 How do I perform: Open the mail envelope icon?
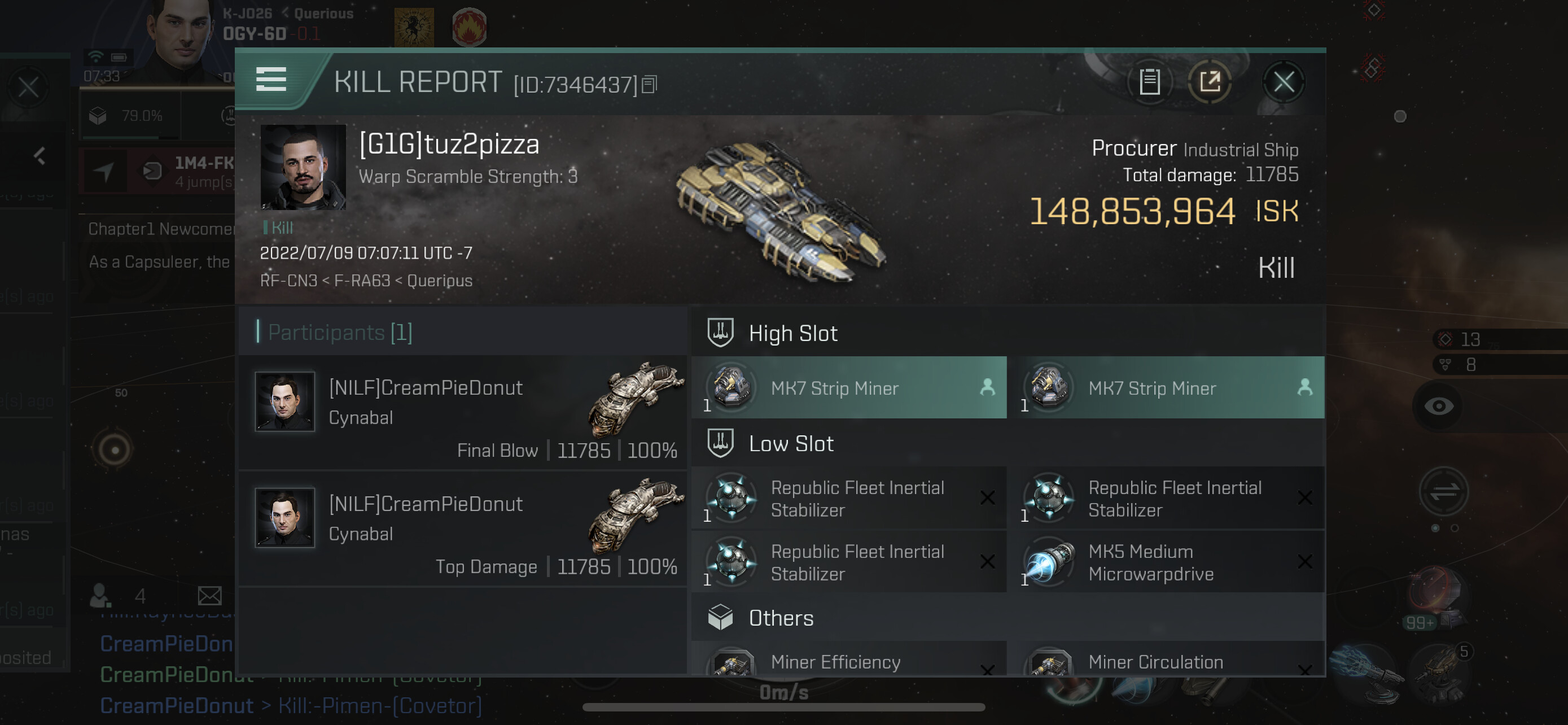(x=209, y=595)
